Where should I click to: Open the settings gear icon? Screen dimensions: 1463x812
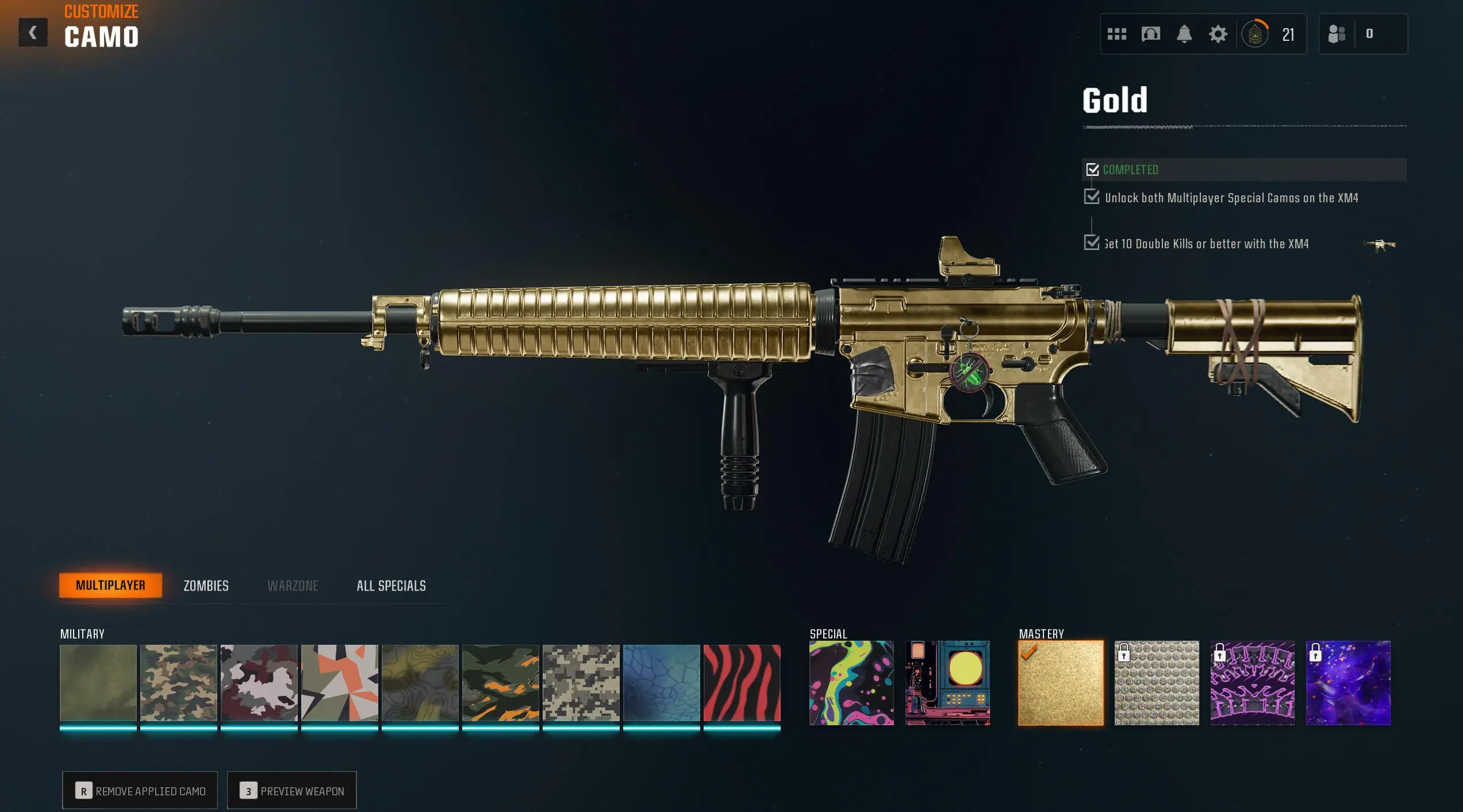[x=1218, y=34]
